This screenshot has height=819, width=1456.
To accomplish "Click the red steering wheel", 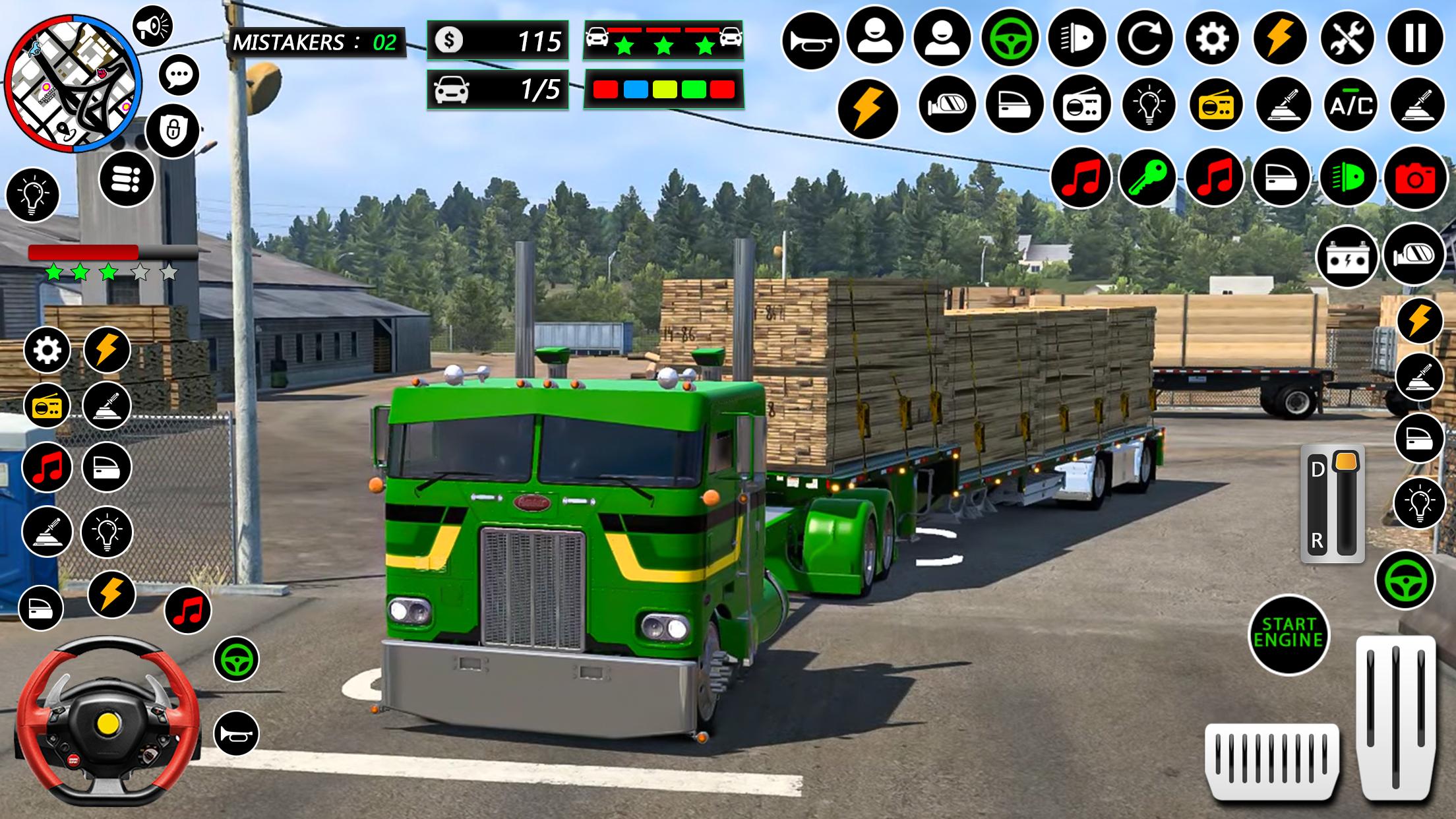I will [x=107, y=717].
